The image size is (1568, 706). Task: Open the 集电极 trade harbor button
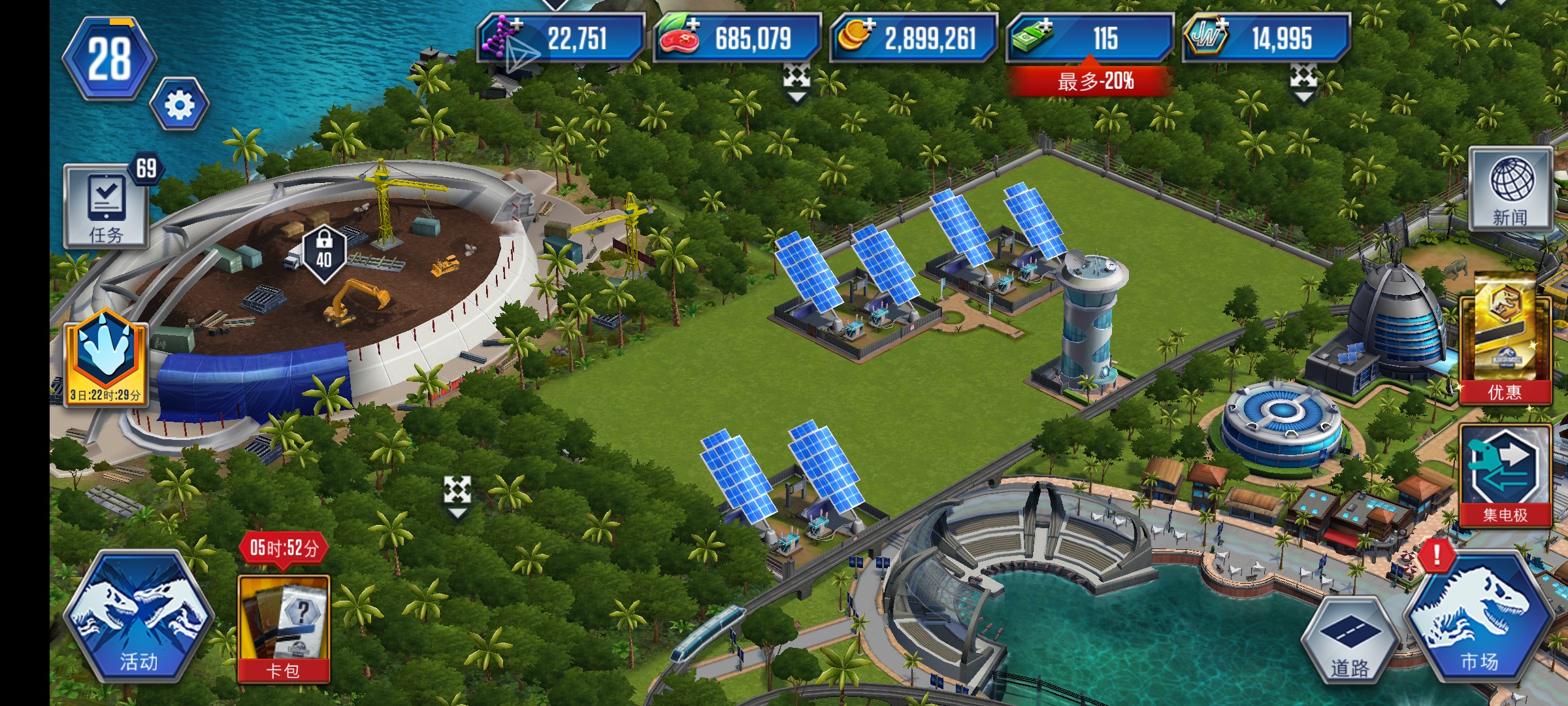tap(1505, 475)
